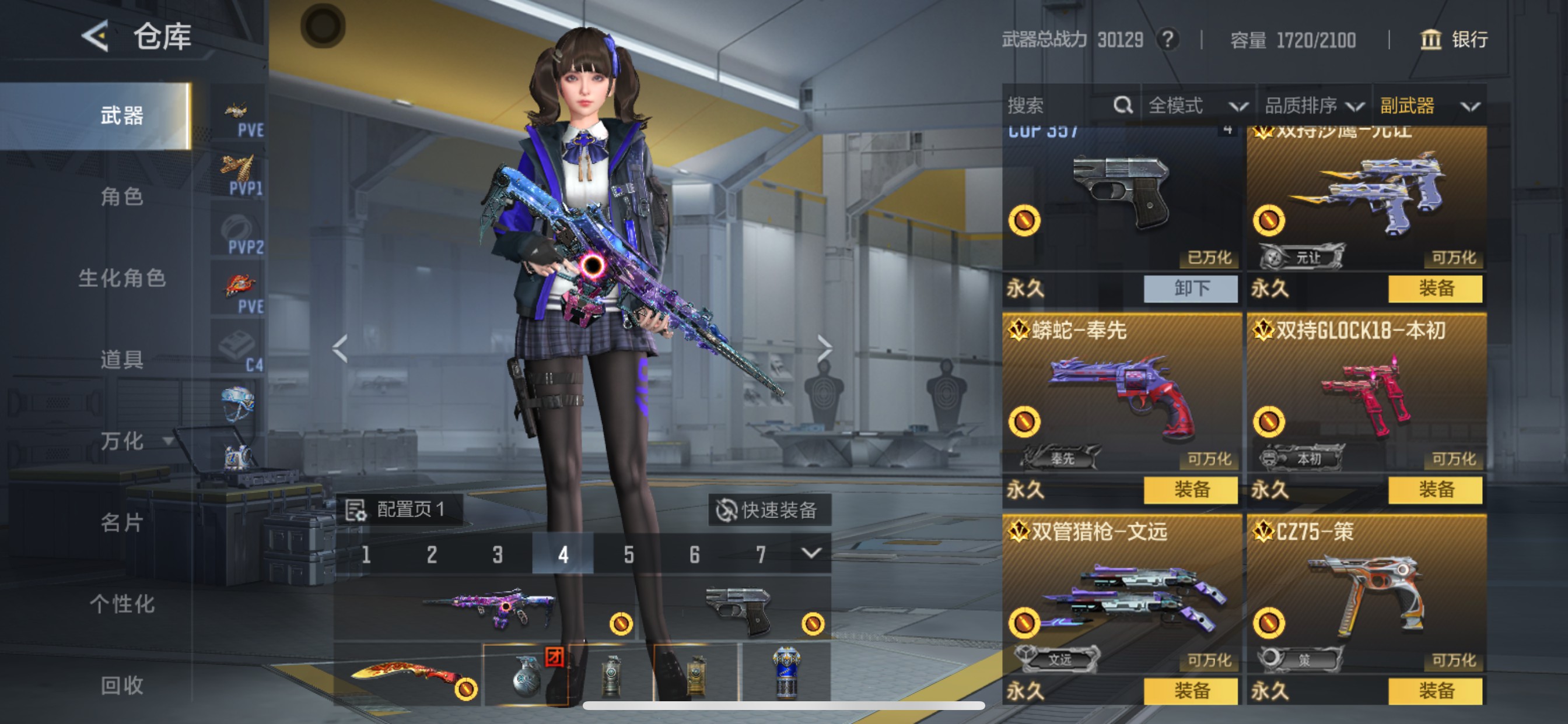Image resolution: width=1568 pixels, height=724 pixels.
Task: Tap the 快速装备 quick equip button
Action: [768, 510]
